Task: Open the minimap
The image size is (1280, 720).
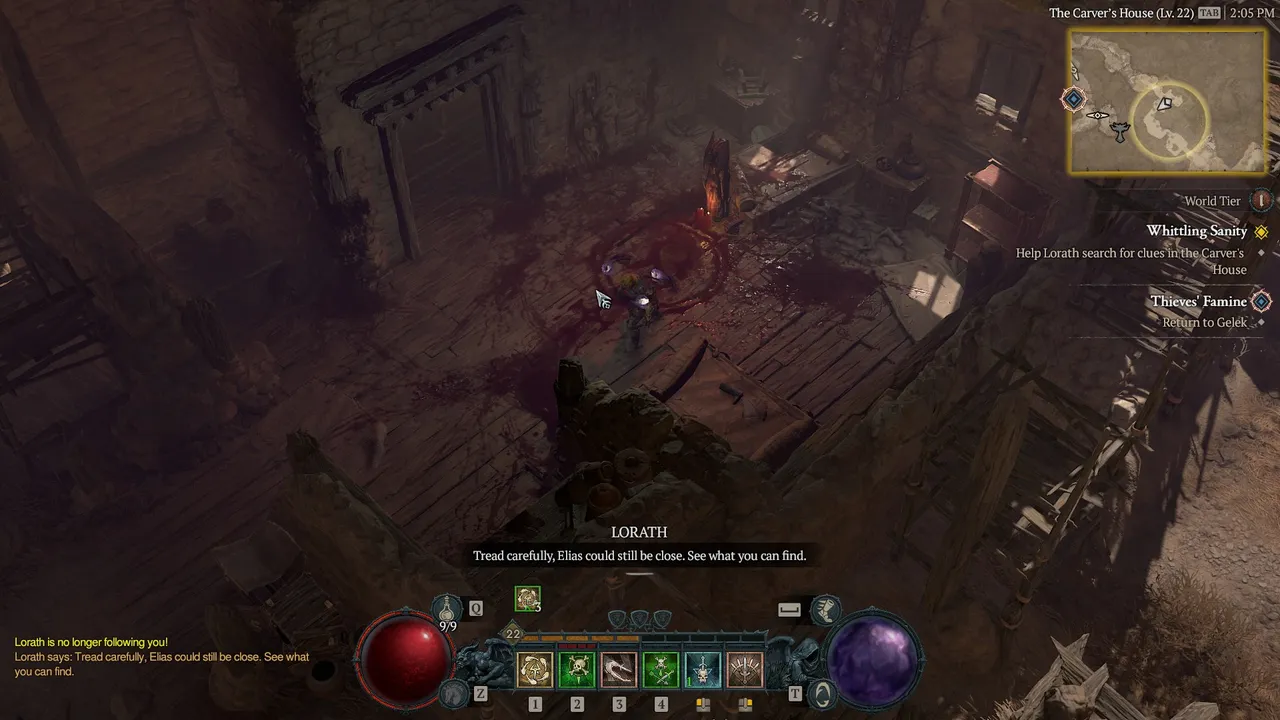Action: [x=1167, y=101]
